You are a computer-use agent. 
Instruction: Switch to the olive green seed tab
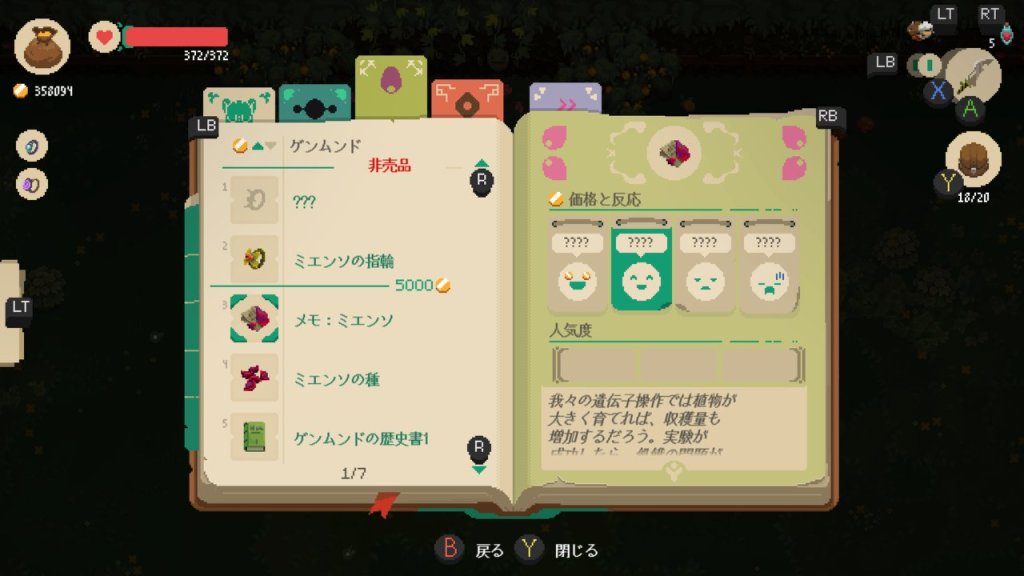click(390, 86)
